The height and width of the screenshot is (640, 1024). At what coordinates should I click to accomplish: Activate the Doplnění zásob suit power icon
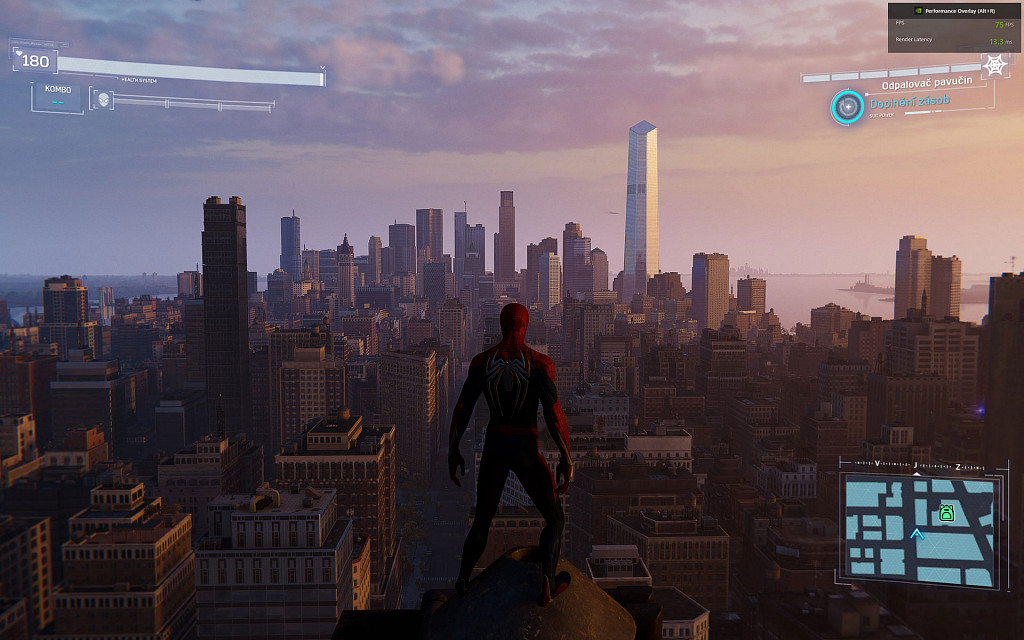pos(848,106)
